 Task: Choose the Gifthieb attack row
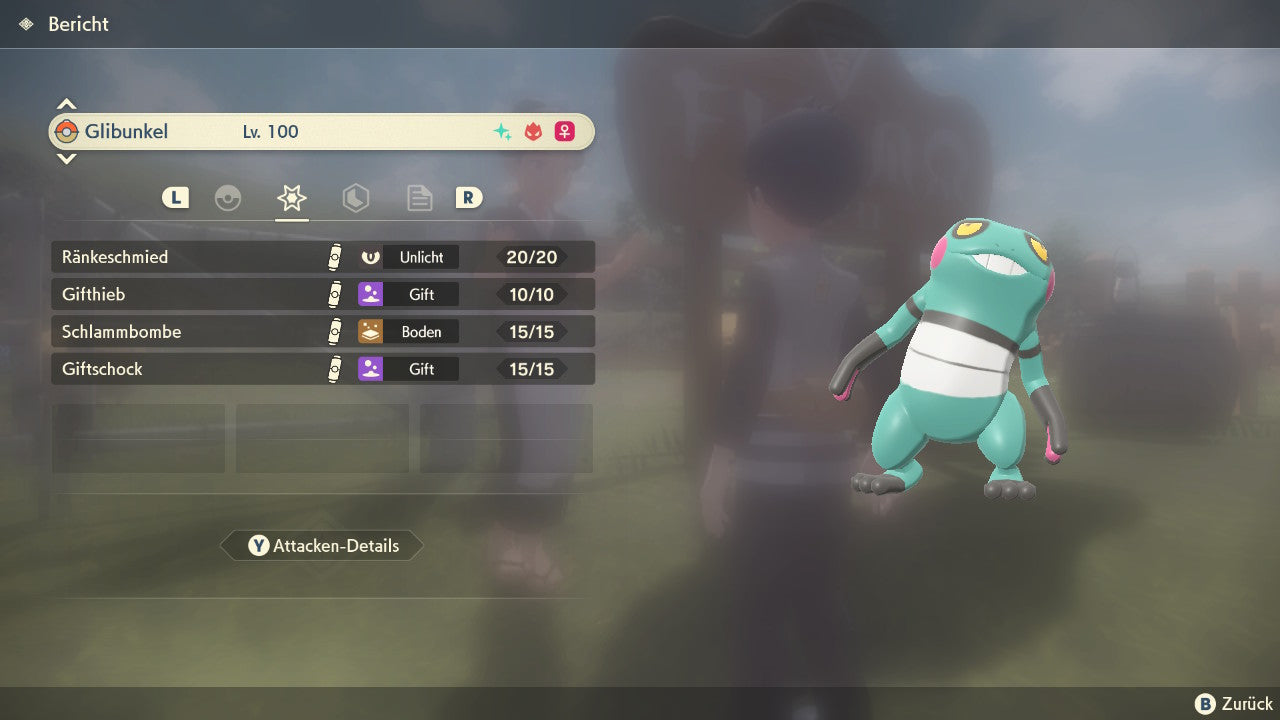click(x=322, y=294)
